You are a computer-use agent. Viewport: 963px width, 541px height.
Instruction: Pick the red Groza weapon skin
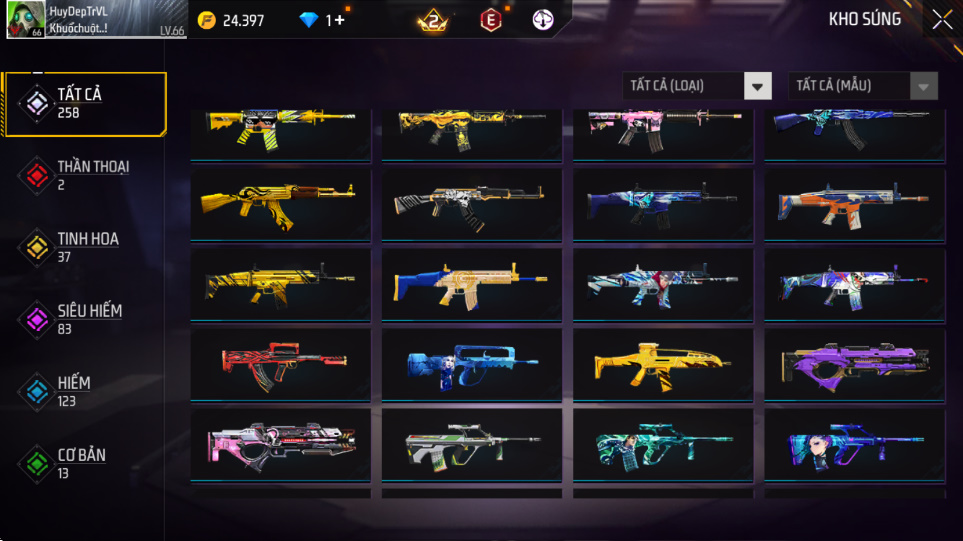point(280,364)
